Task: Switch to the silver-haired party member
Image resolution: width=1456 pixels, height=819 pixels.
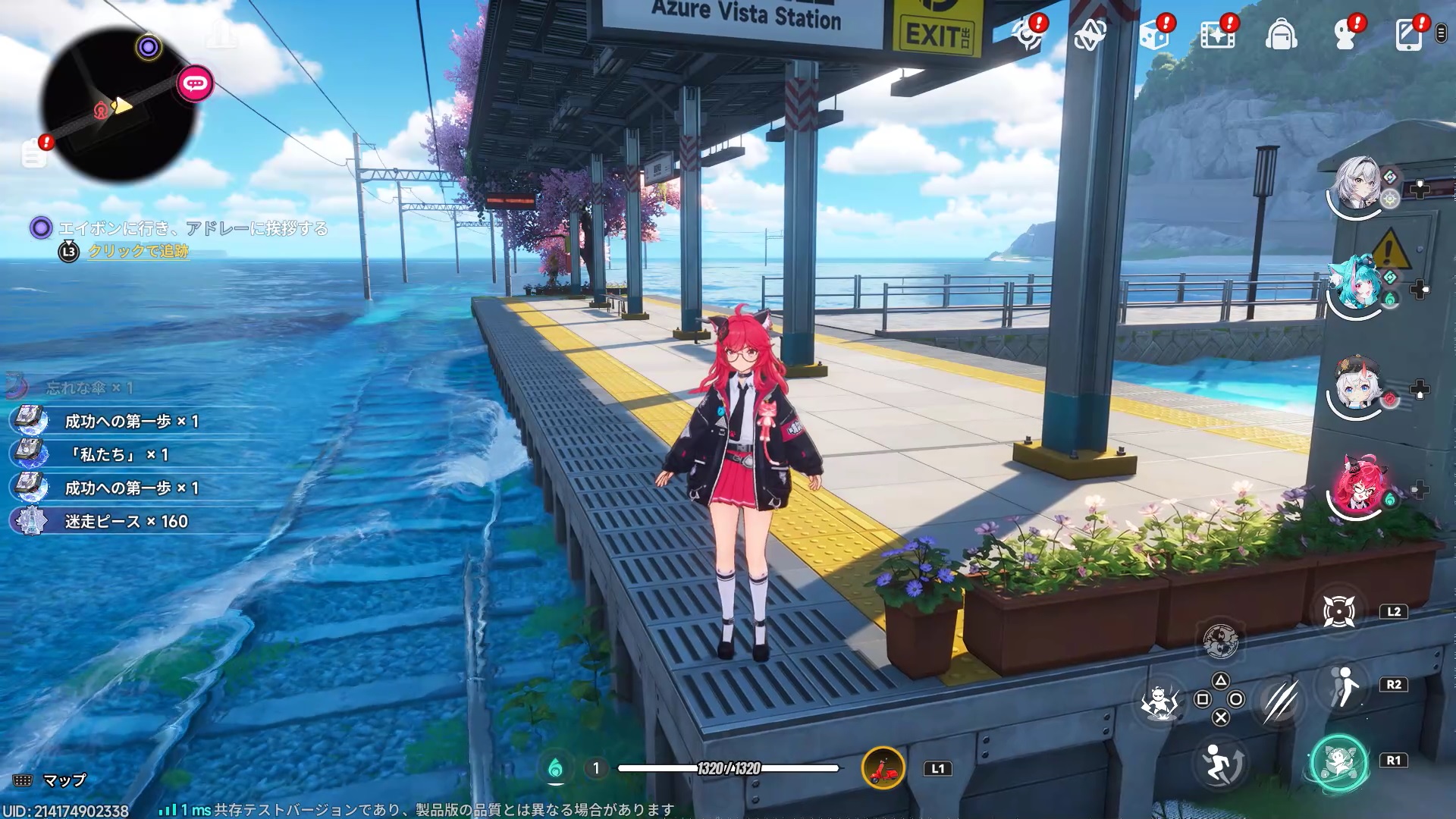Action: 1357,184
